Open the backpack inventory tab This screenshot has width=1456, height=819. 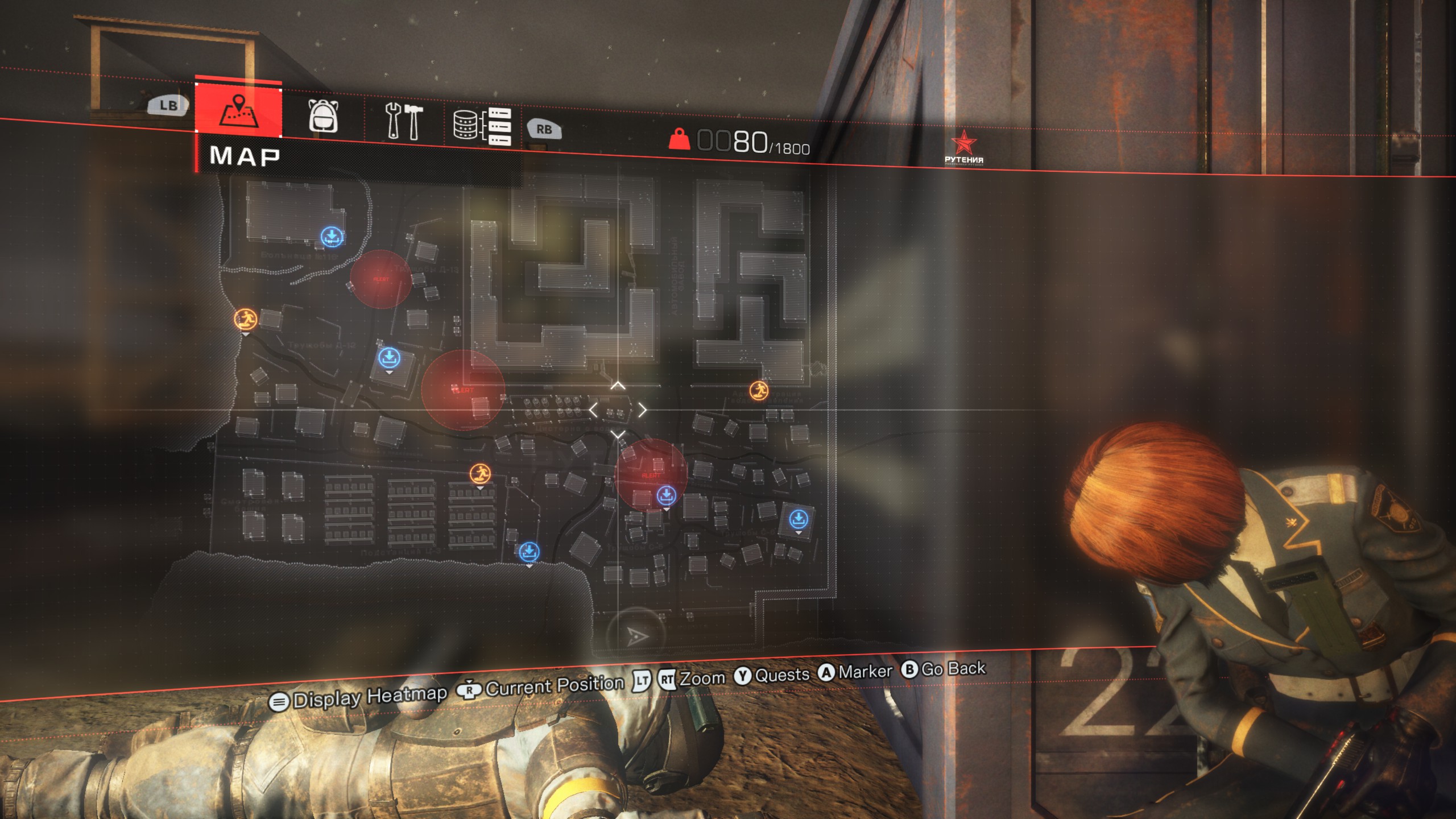coord(323,116)
